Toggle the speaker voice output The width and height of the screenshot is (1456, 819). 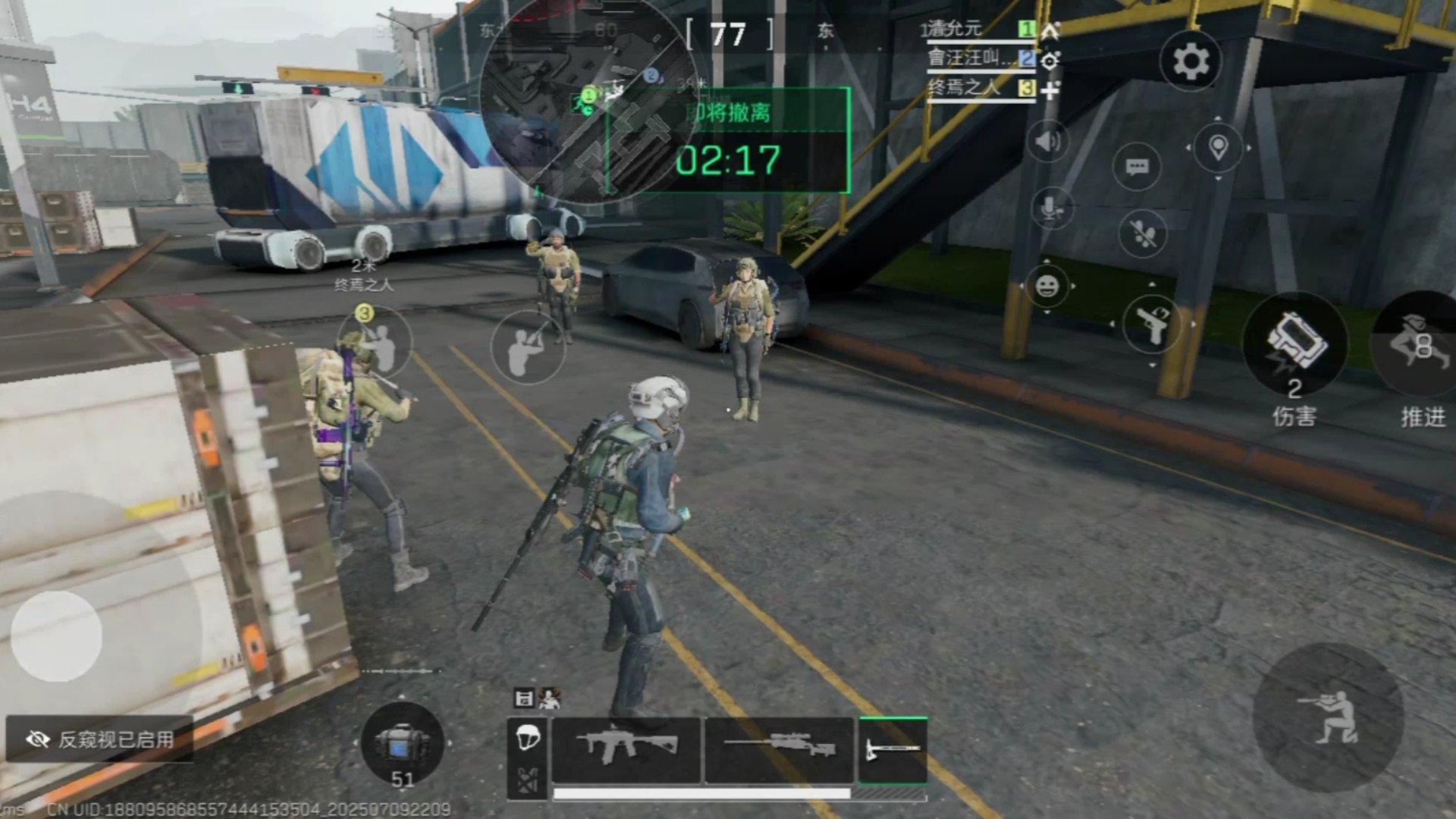[1048, 142]
